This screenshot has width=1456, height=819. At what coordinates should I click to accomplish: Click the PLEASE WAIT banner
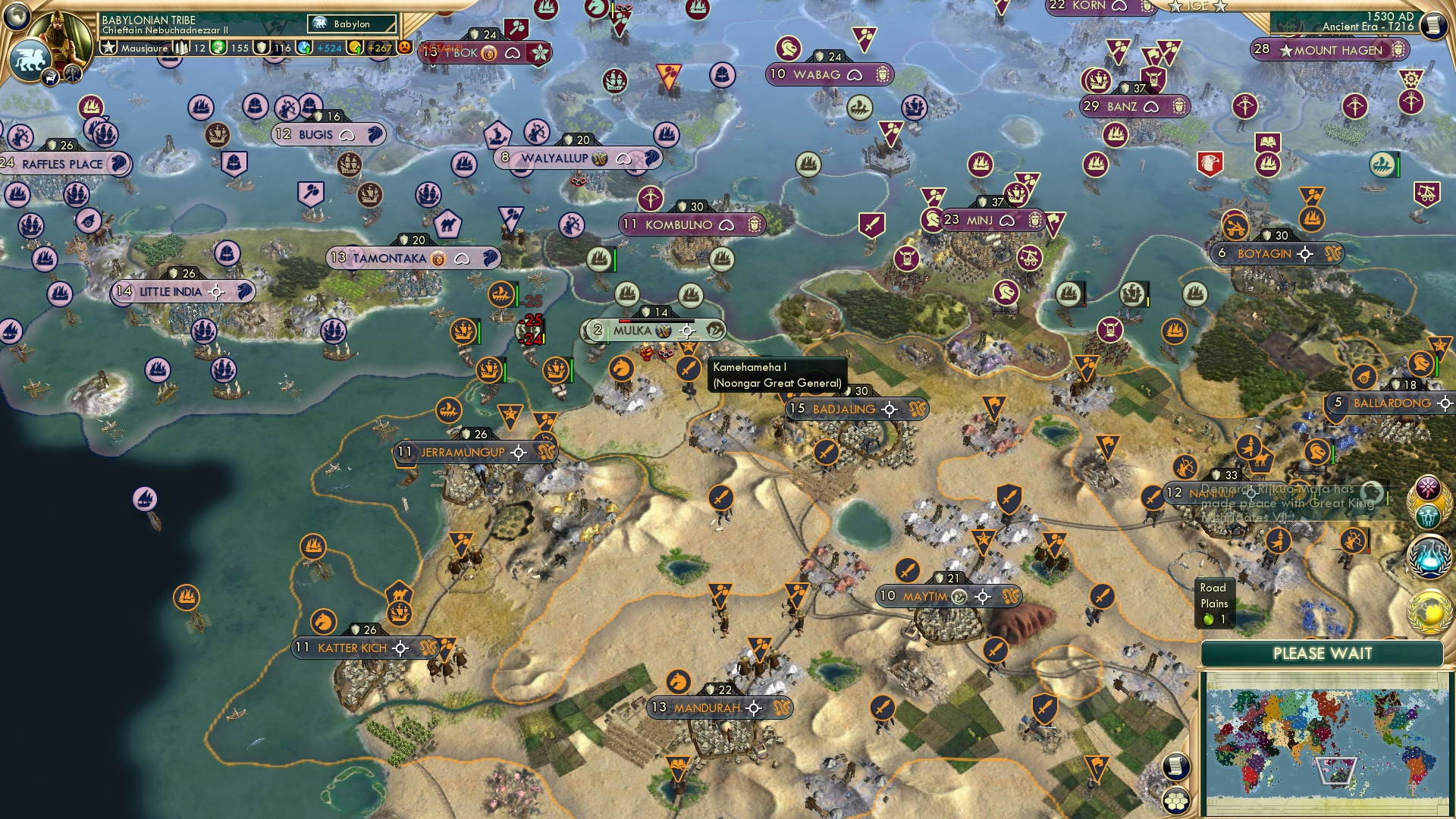[1325, 654]
